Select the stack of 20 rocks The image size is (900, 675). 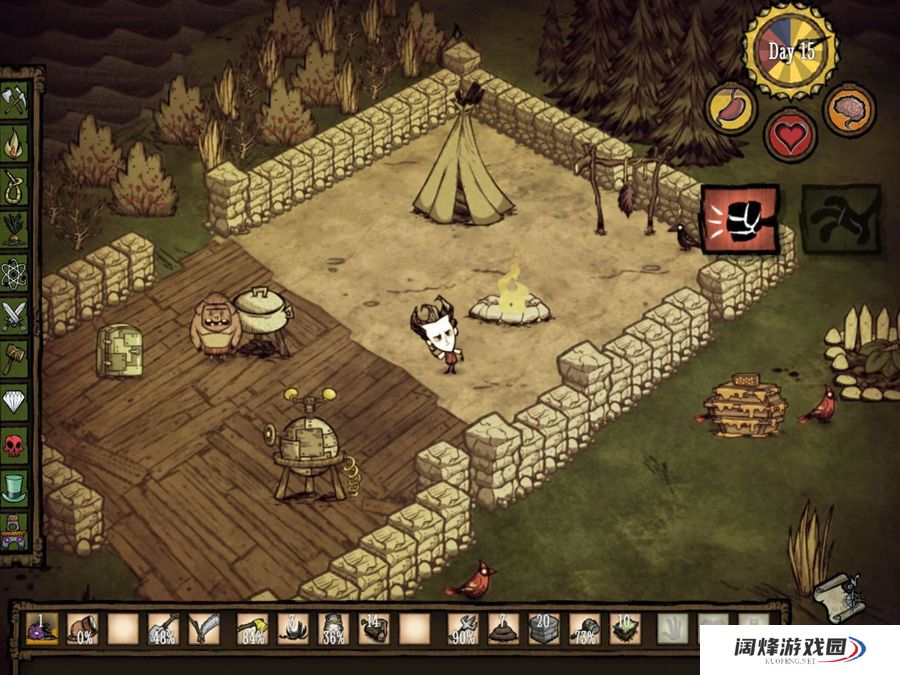point(544,628)
